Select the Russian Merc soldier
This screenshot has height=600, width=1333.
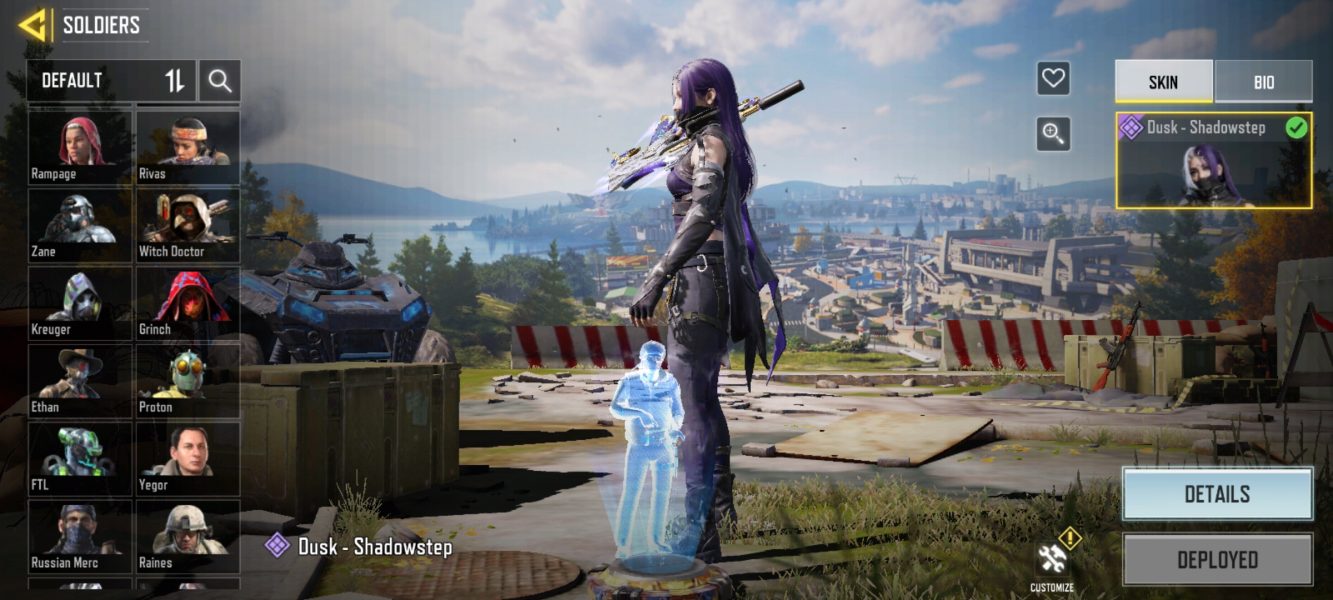pos(80,536)
